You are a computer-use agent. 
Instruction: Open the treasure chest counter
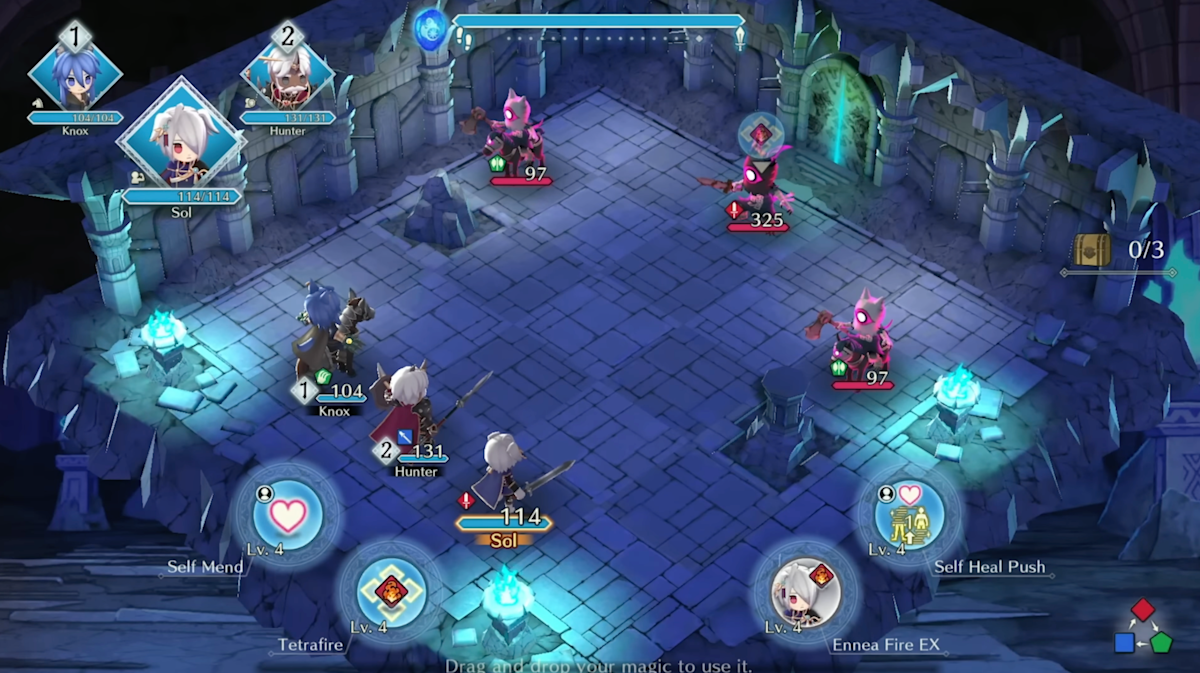point(1118,250)
